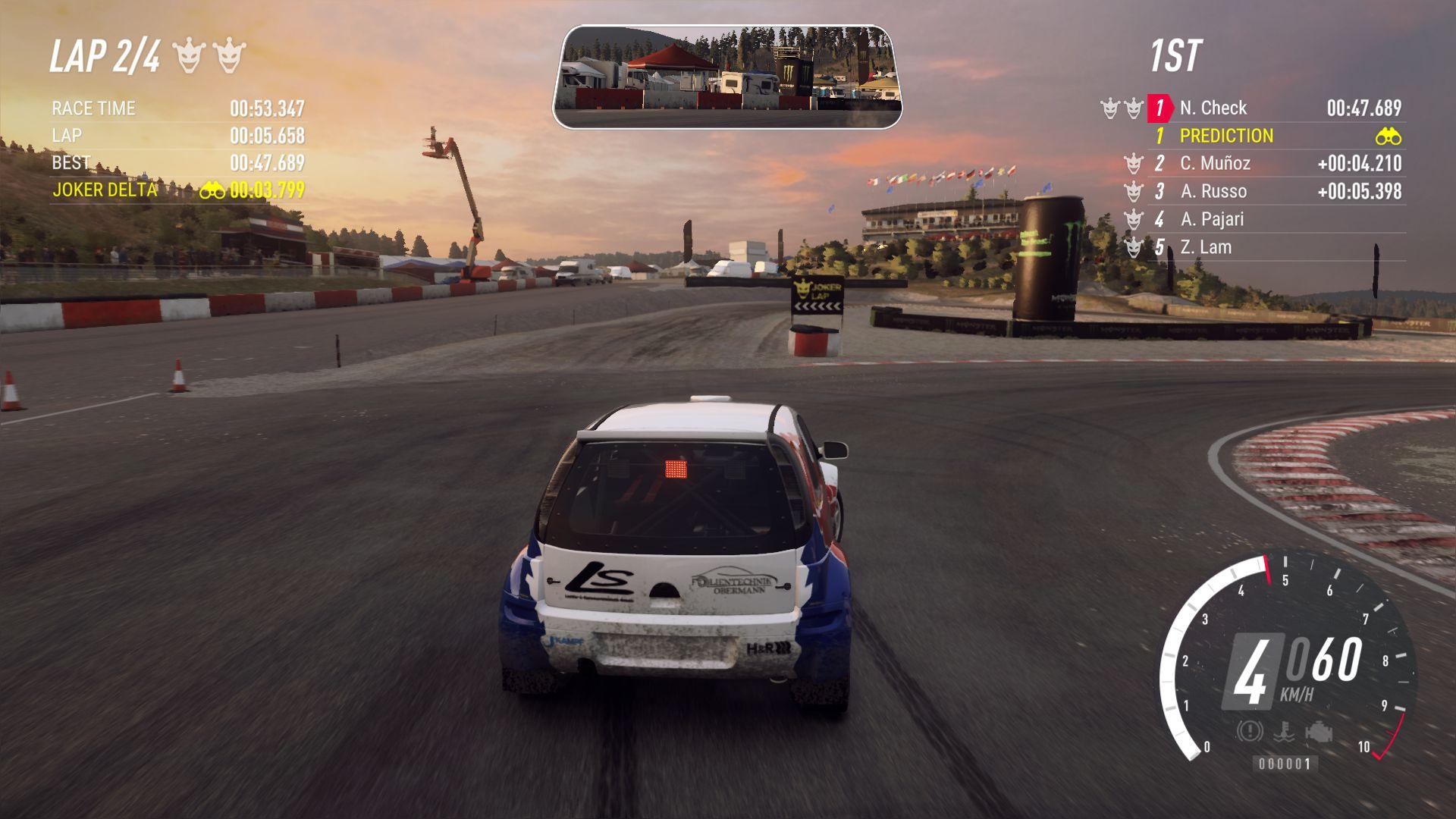
Task: Click the coolant temperature warning icon
Action: tap(1283, 732)
